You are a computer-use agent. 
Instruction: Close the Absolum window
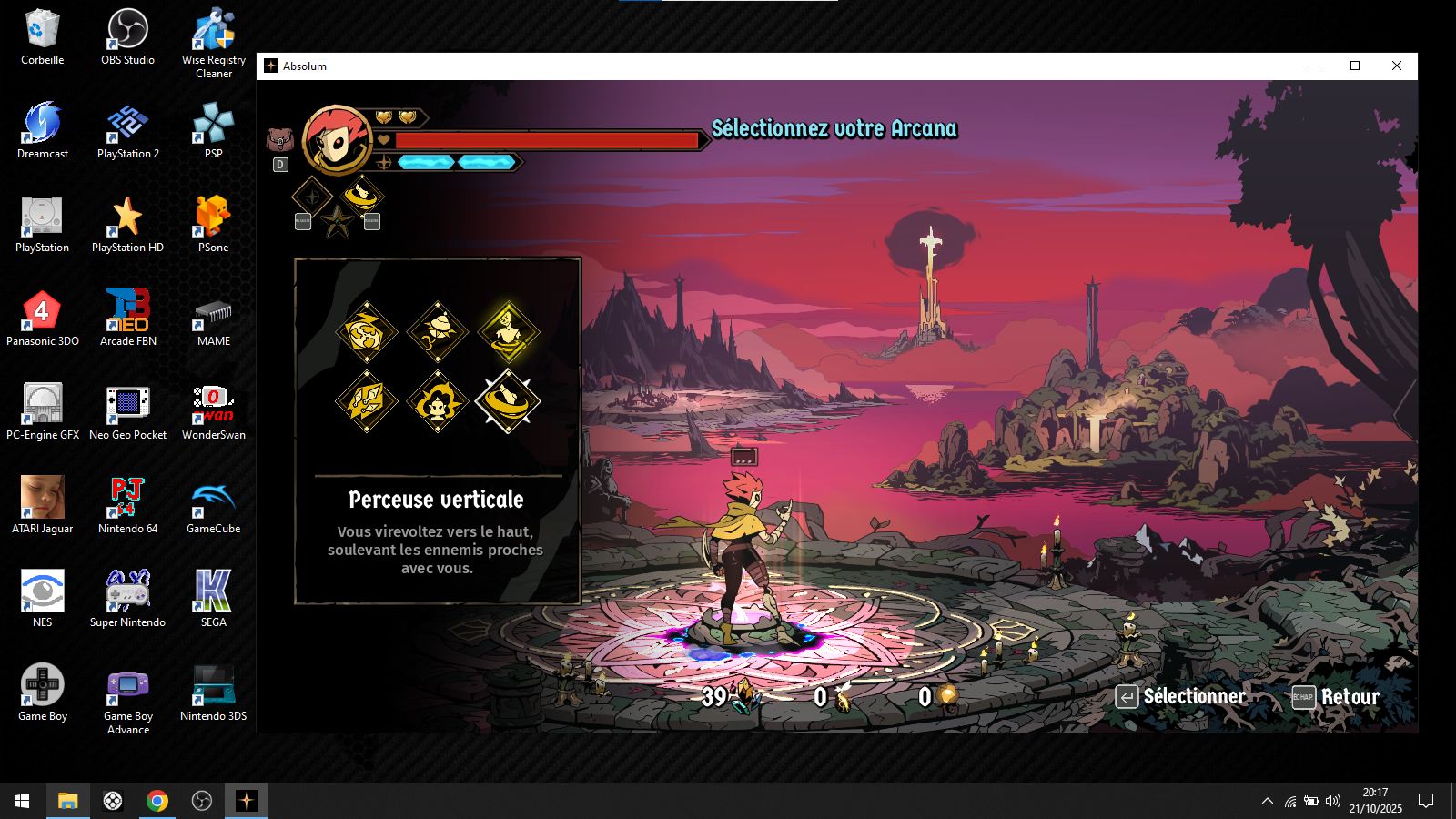coord(1397,66)
